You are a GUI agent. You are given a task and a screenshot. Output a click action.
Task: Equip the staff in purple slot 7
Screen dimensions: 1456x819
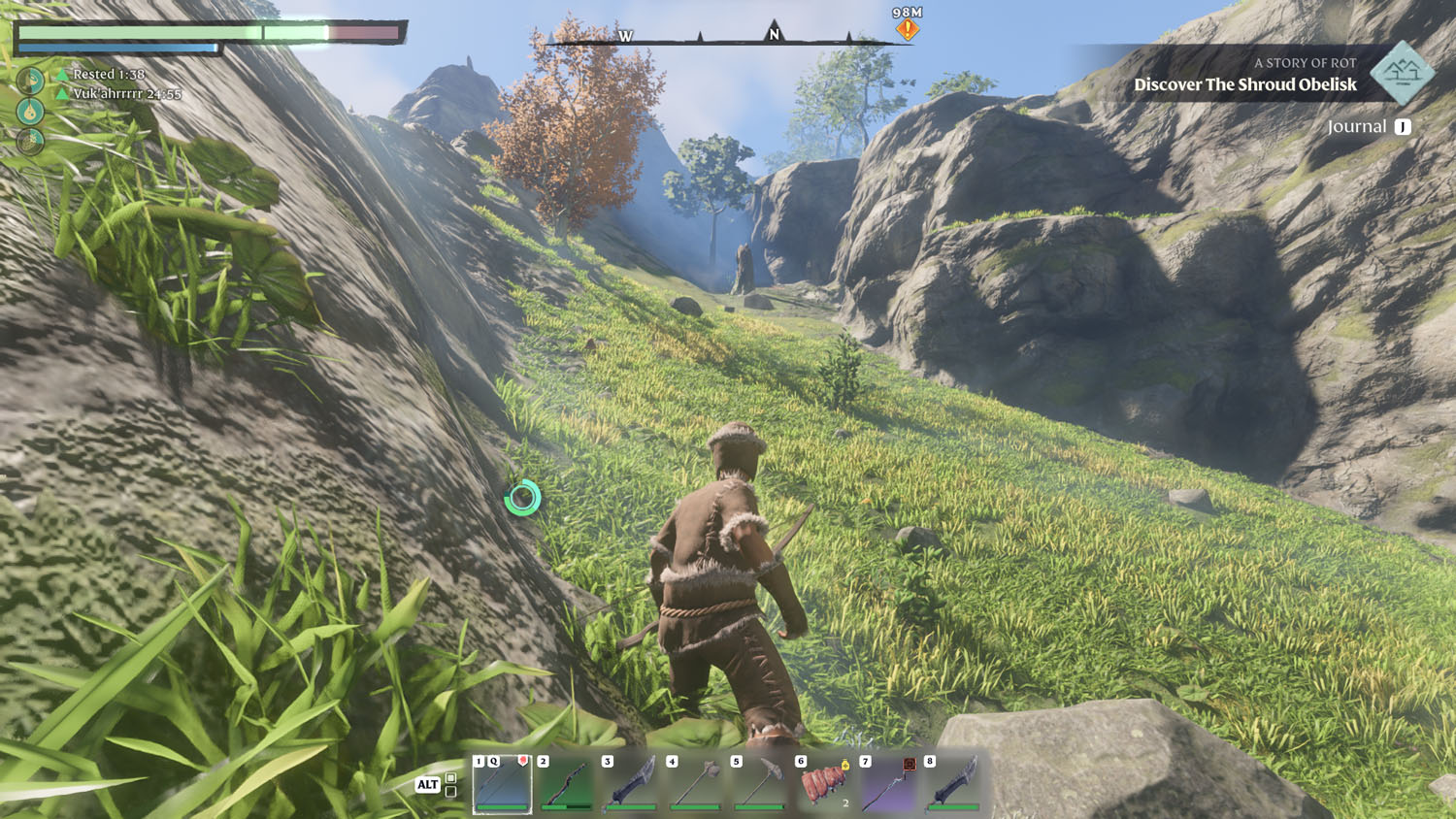888,784
